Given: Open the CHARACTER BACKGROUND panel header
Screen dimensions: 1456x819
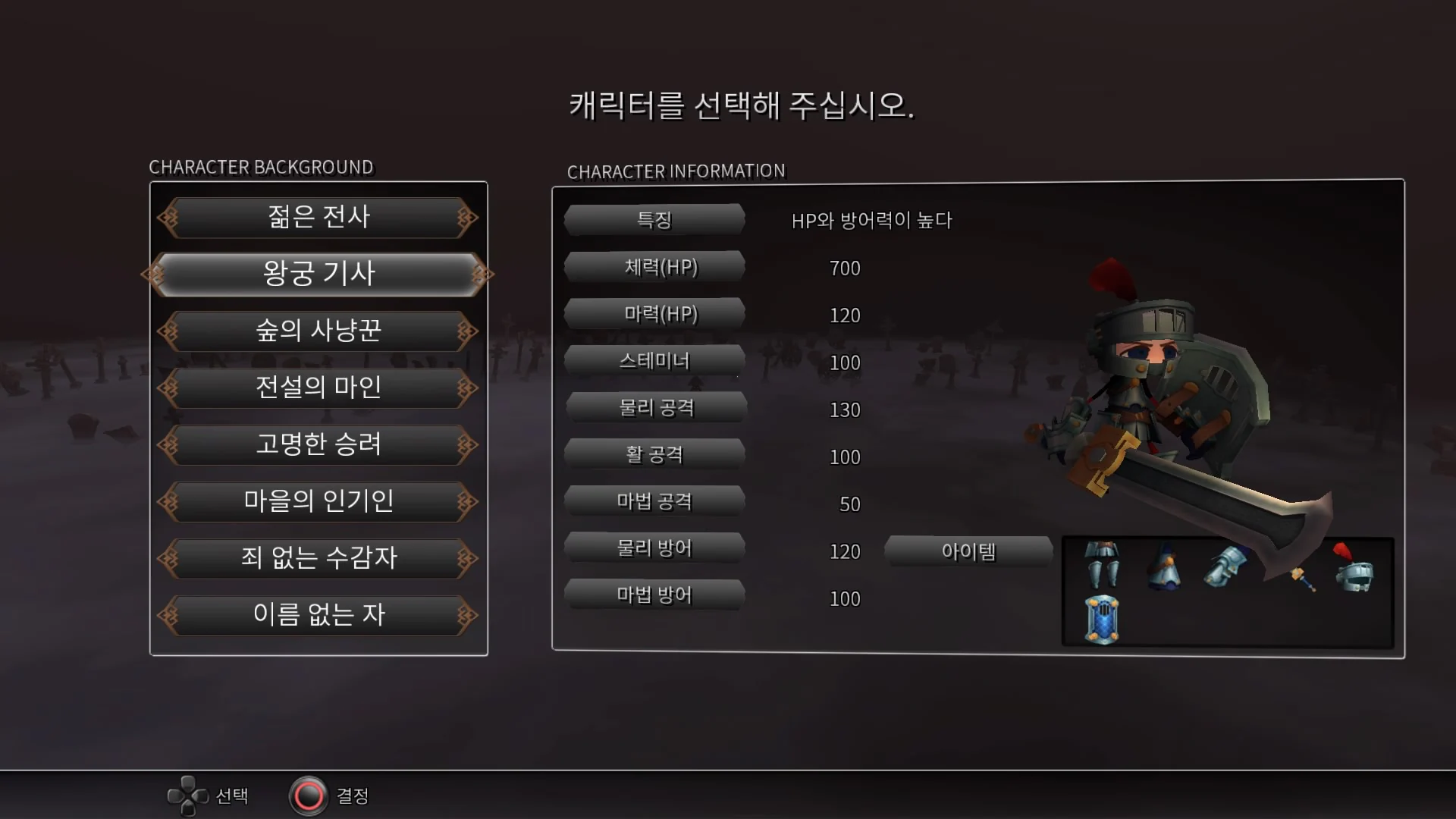Looking at the screenshot, I should click(x=261, y=168).
